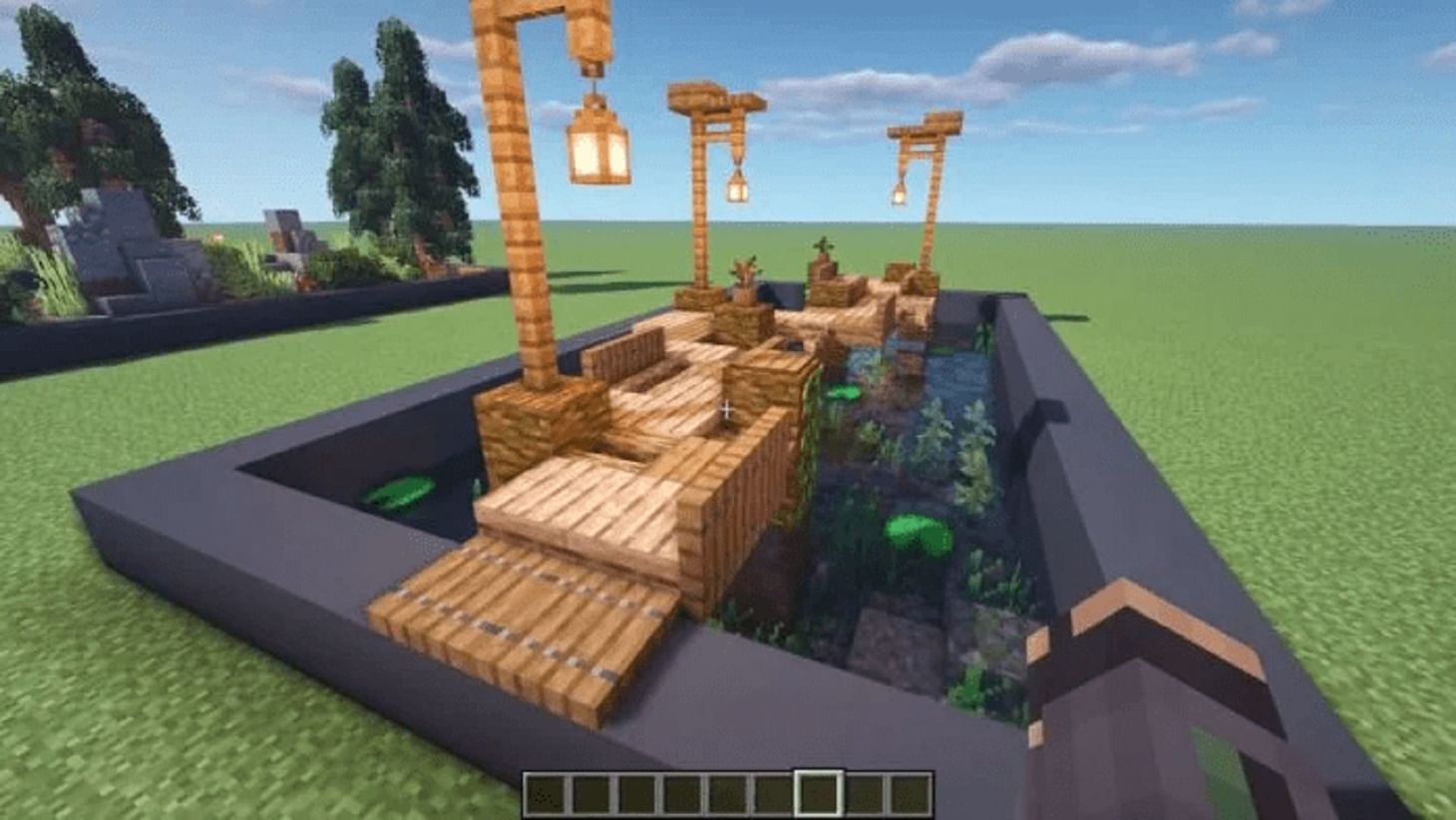Select the third hotbar slot
The height and width of the screenshot is (820, 1456).
[x=638, y=792]
